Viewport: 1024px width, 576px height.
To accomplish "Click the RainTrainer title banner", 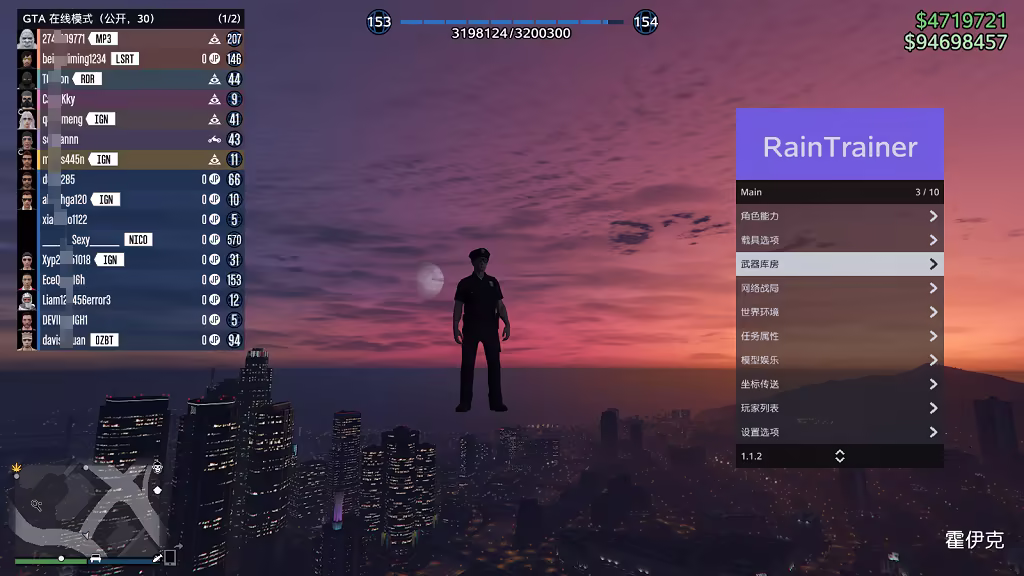I will coord(839,145).
